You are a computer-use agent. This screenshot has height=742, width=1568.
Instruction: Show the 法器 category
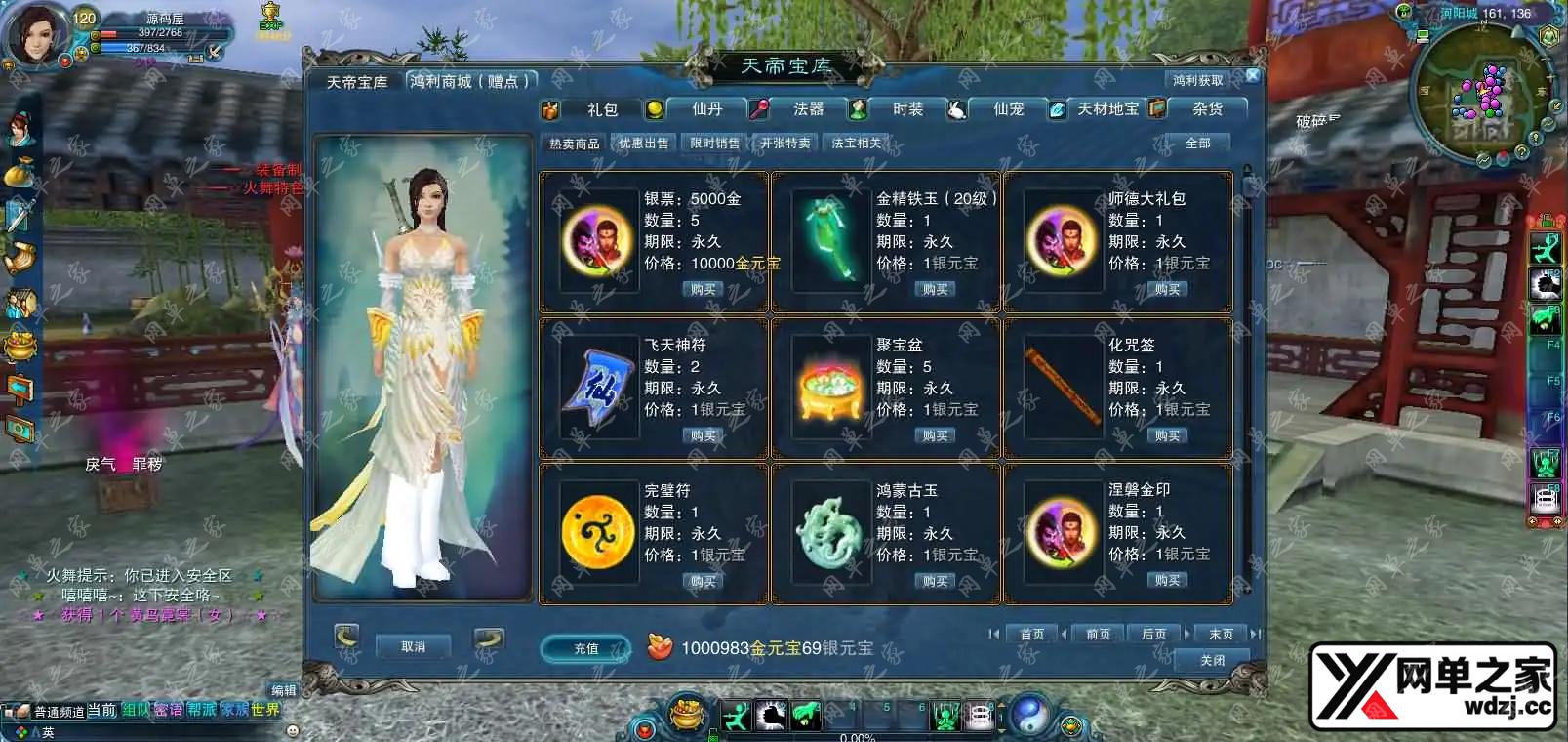point(808,109)
